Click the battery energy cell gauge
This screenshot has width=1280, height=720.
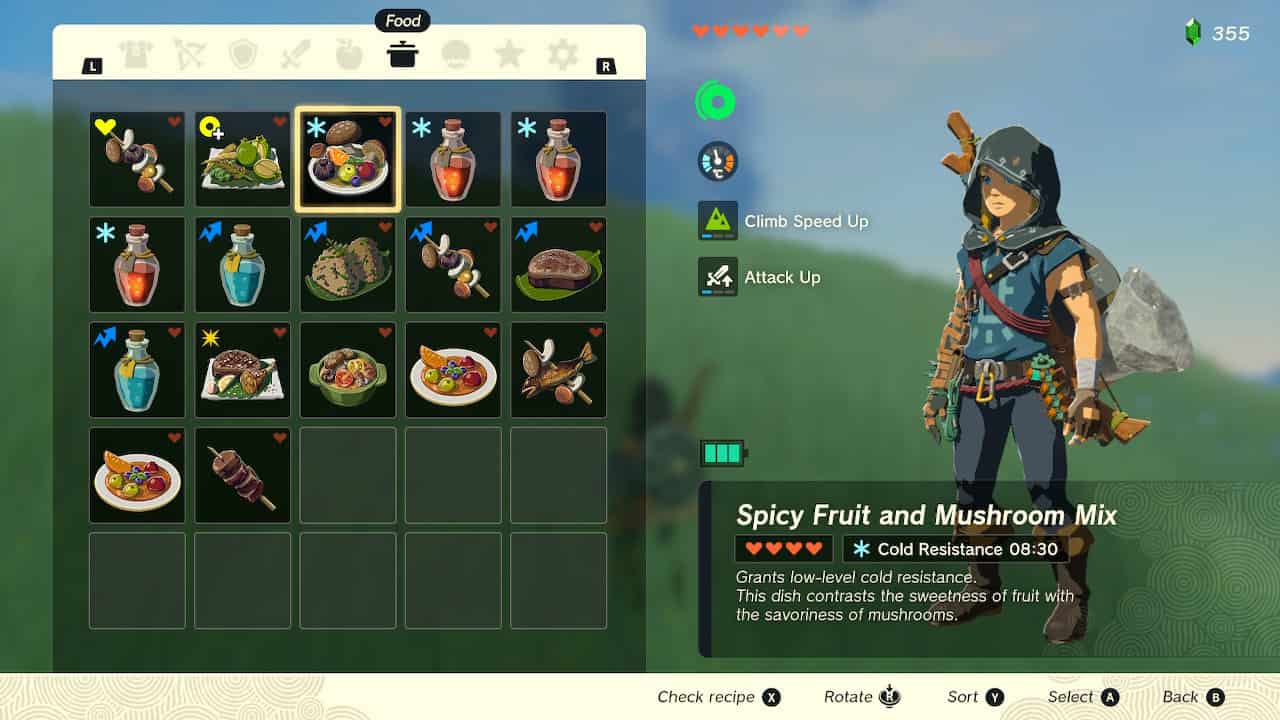pos(724,452)
